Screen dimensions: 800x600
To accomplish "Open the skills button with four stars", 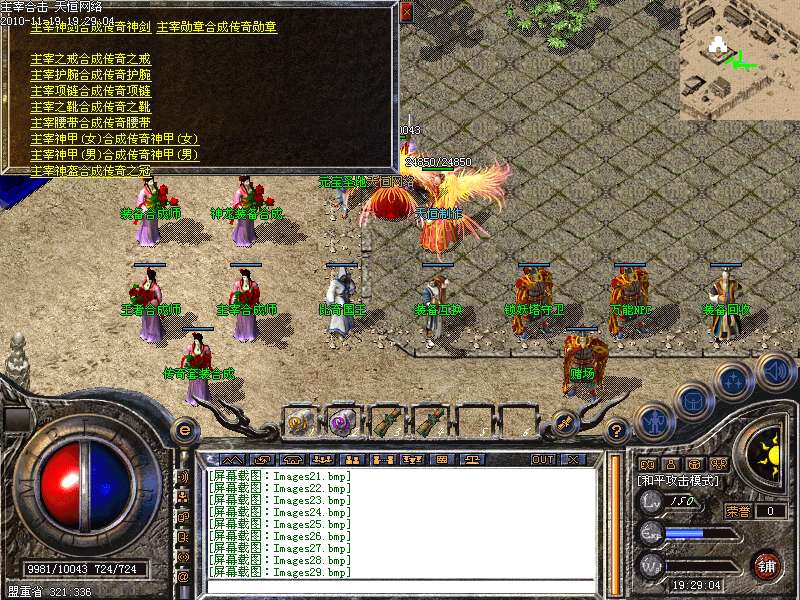I will (x=733, y=381).
